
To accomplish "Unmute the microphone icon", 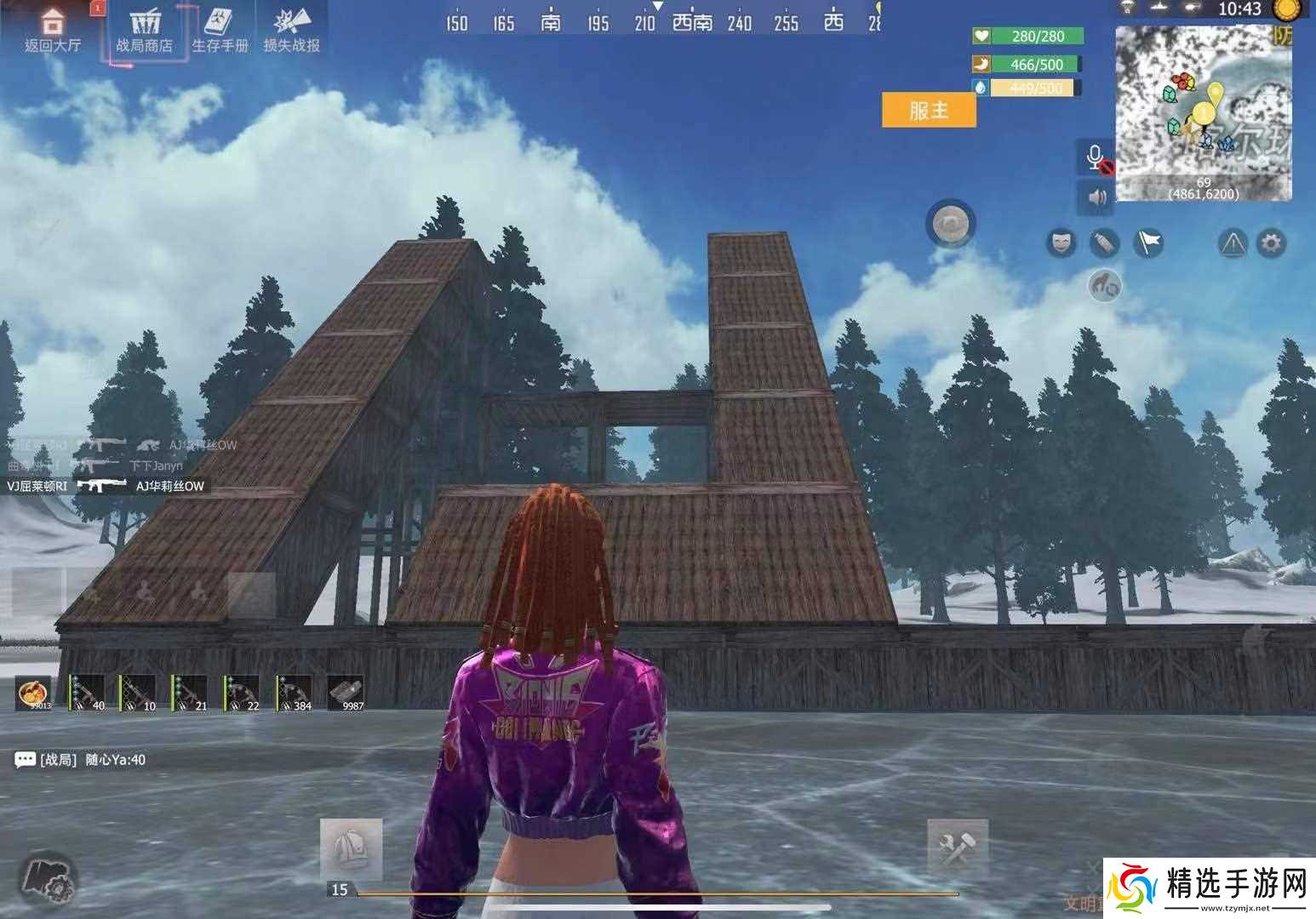I will pos(1096,158).
